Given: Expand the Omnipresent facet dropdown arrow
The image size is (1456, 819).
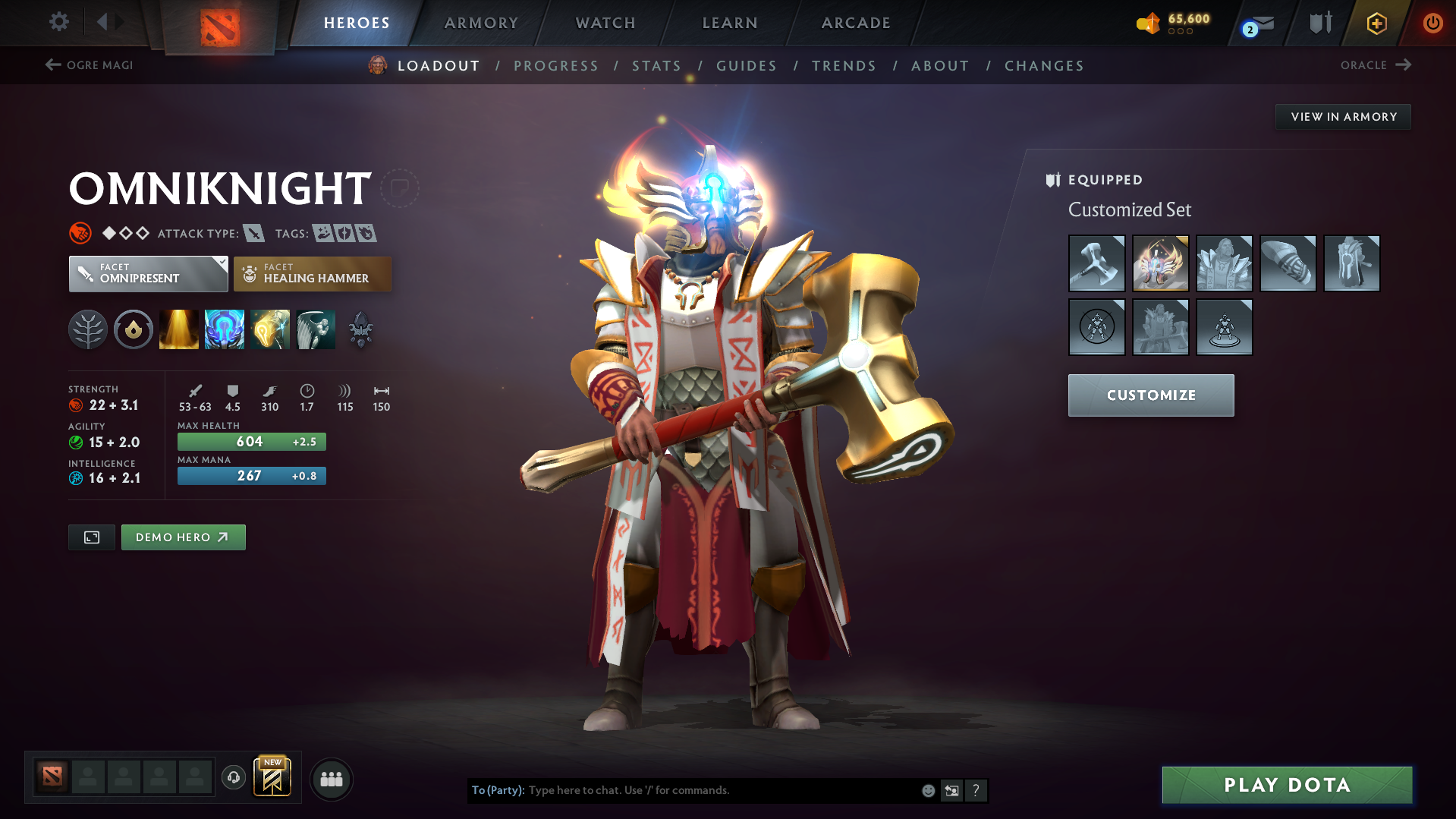Looking at the screenshot, I should (x=221, y=263).
